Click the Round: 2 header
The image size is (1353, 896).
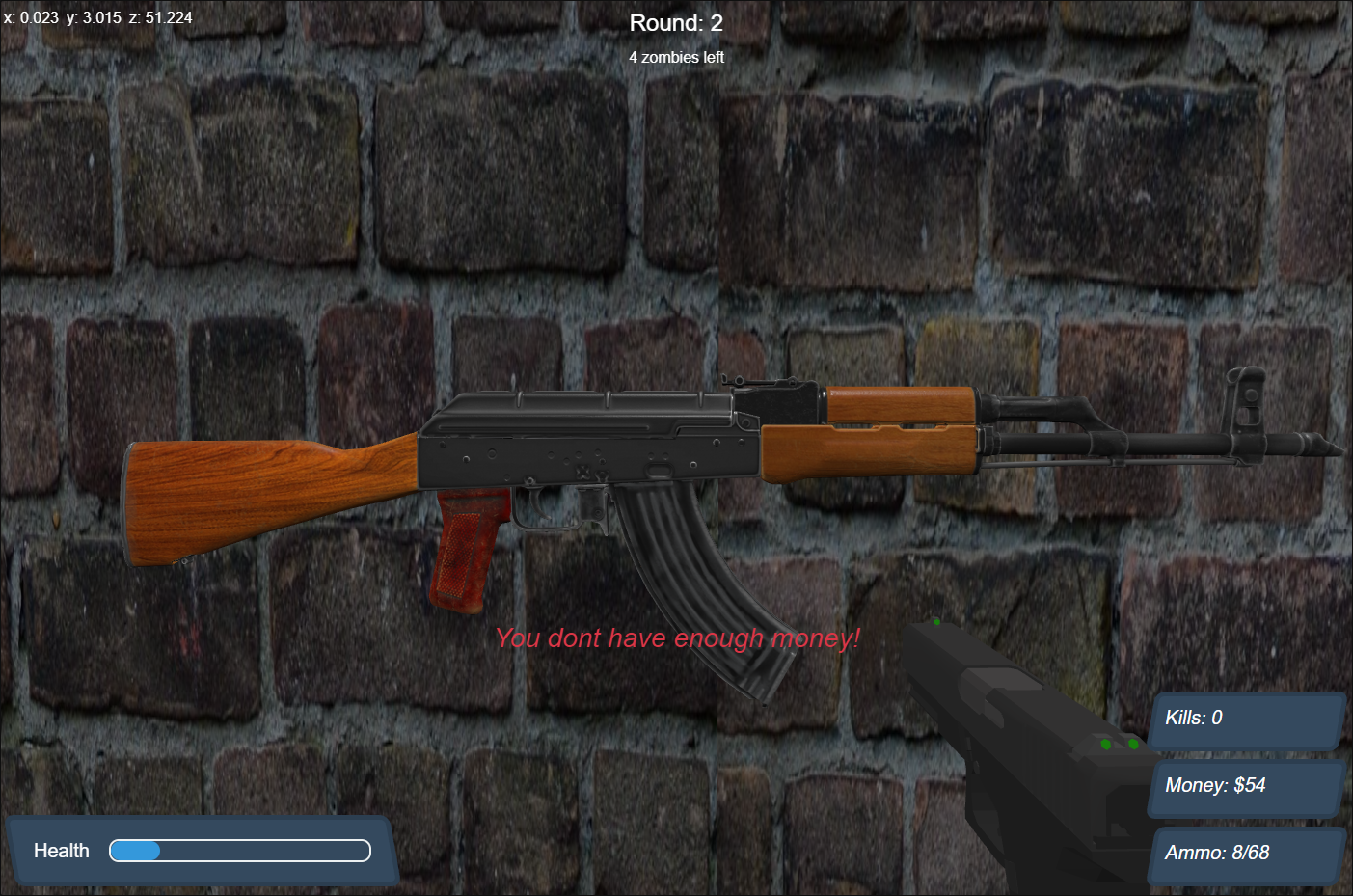[x=675, y=22]
